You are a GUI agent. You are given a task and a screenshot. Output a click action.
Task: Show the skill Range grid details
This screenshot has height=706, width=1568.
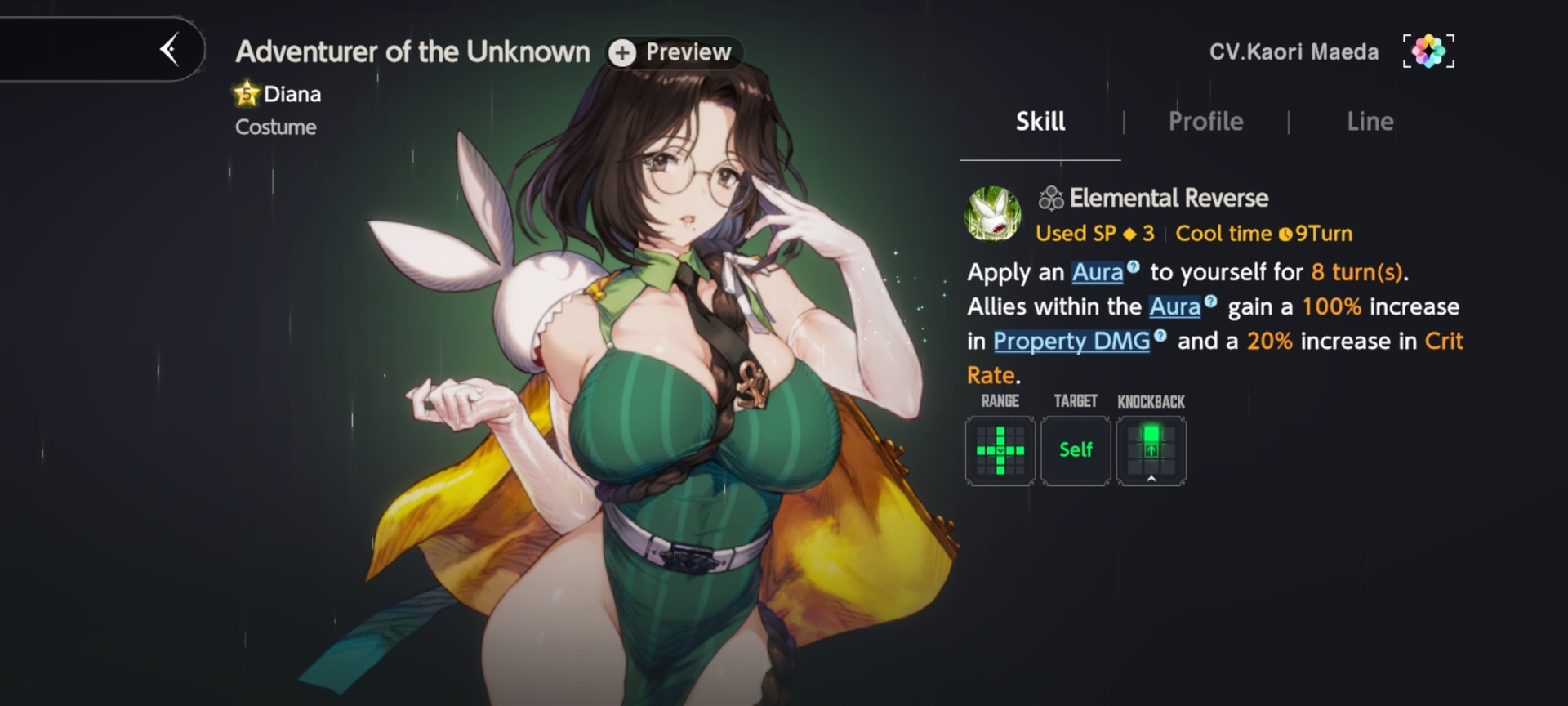pos(1000,450)
